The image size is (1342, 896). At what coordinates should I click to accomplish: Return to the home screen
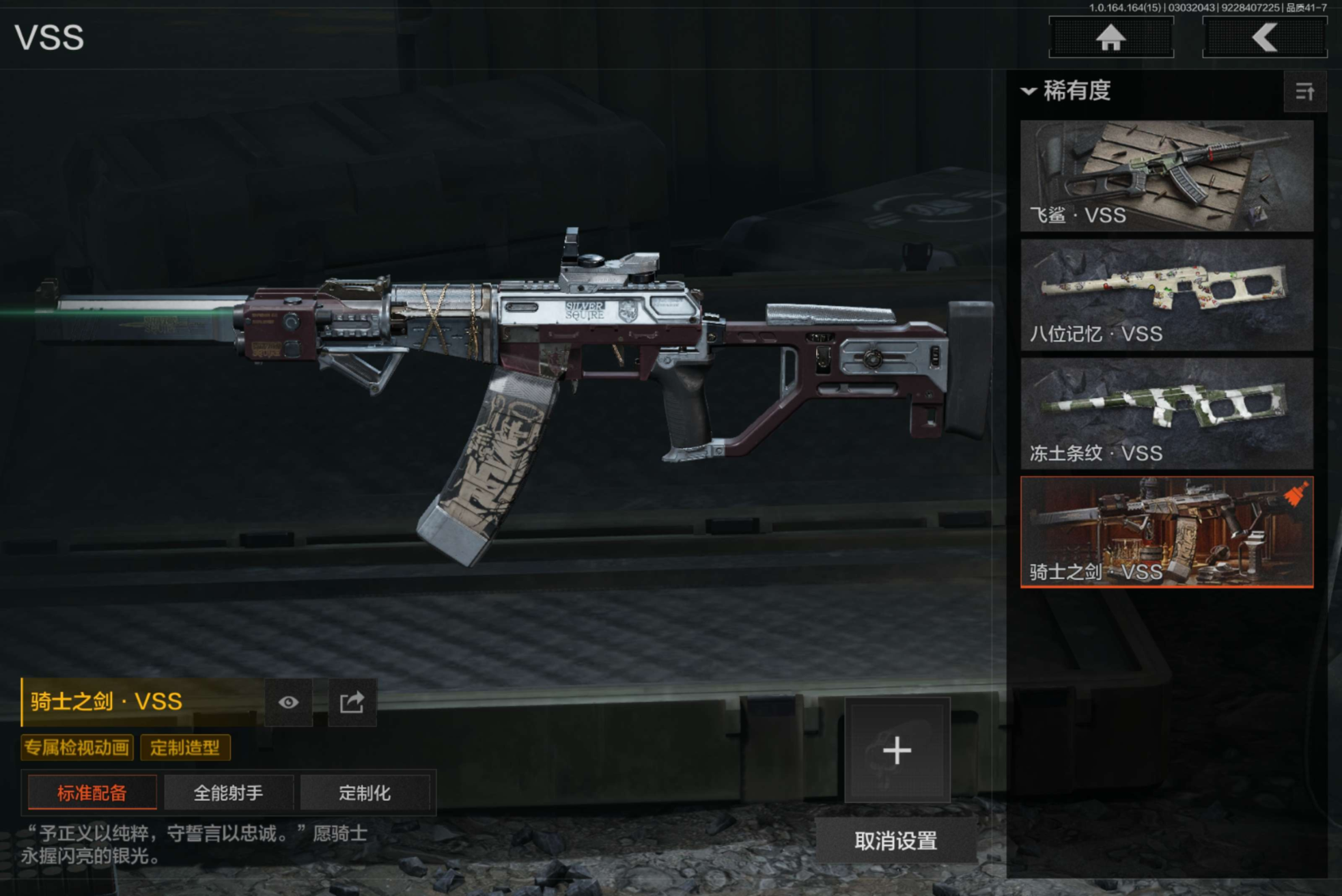tap(1110, 38)
